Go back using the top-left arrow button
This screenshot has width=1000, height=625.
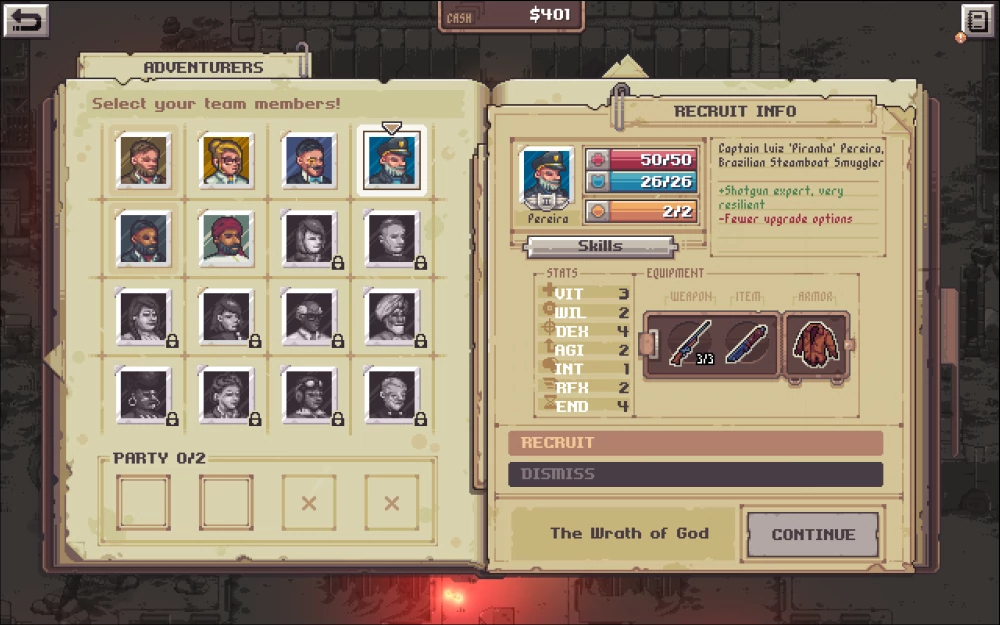click(x=27, y=20)
